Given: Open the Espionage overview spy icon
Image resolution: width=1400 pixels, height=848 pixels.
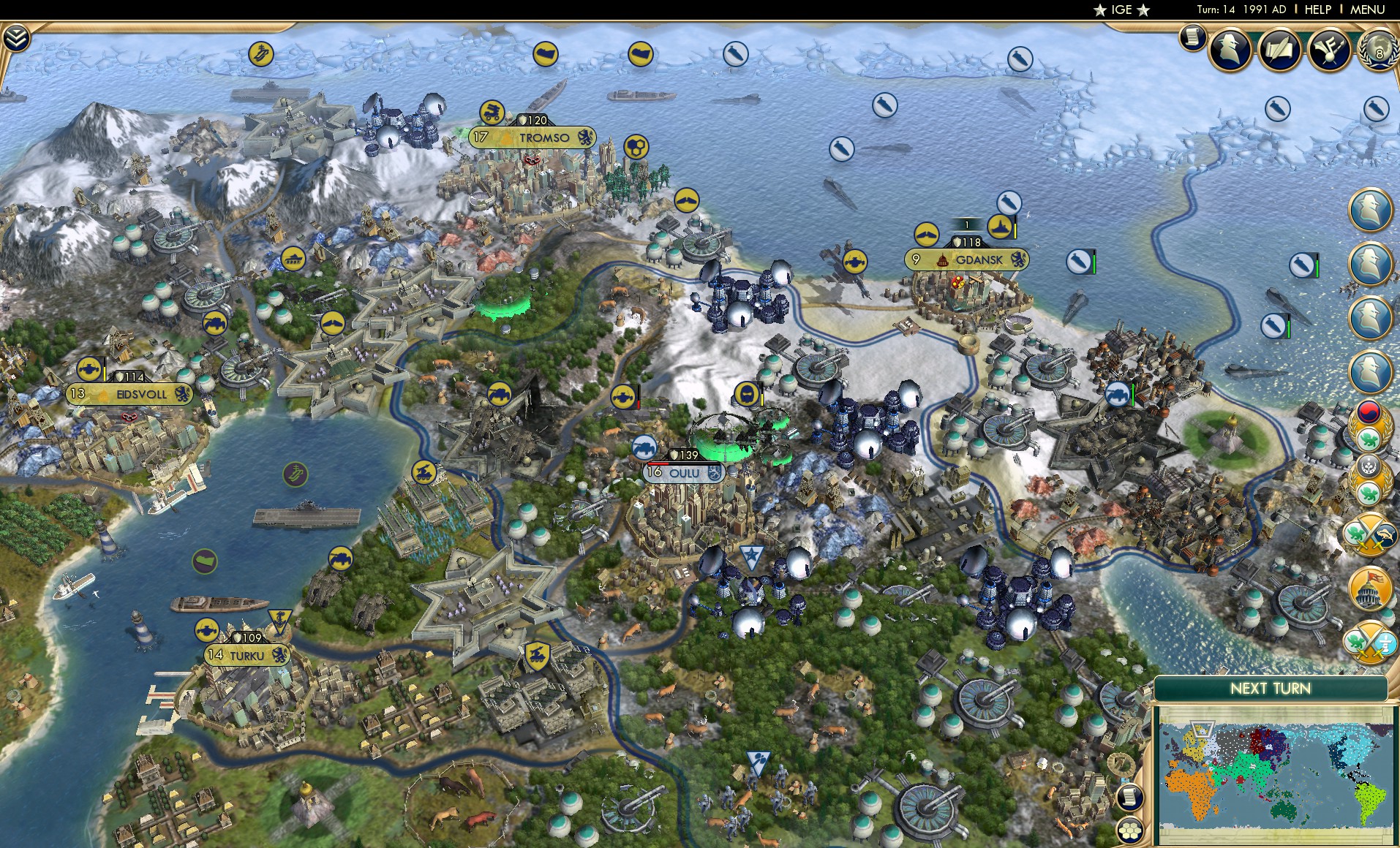Looking at the screenshot, I should (1230, 48).
